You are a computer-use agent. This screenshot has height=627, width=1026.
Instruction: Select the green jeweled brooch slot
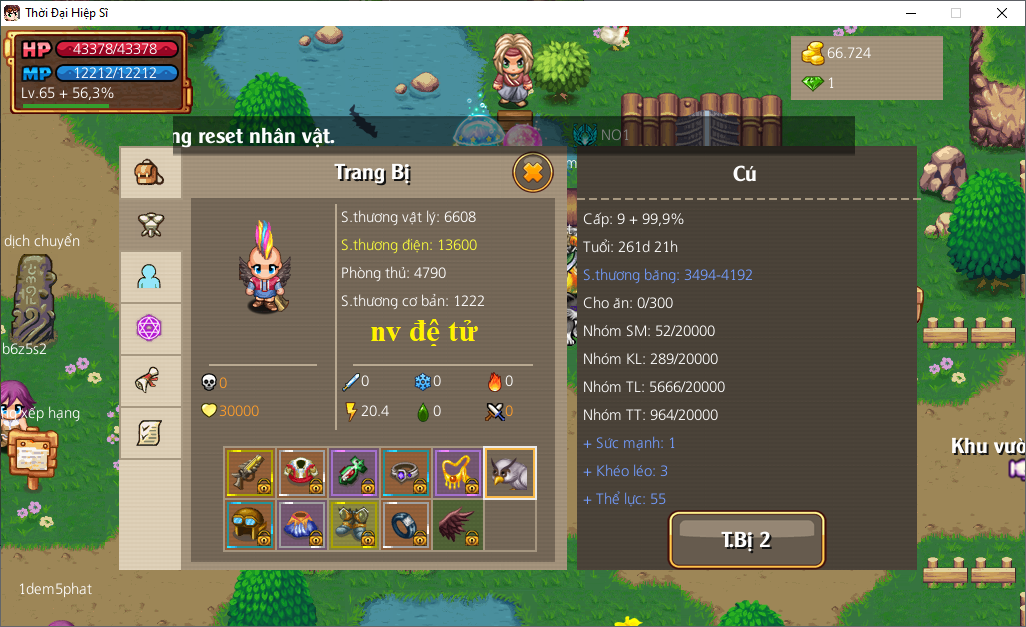(354, 473)
